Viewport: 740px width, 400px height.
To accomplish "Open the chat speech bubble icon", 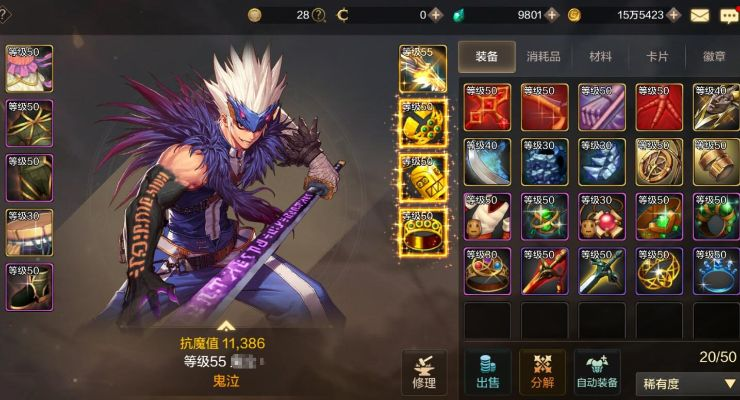I will (x=728, y=15).
